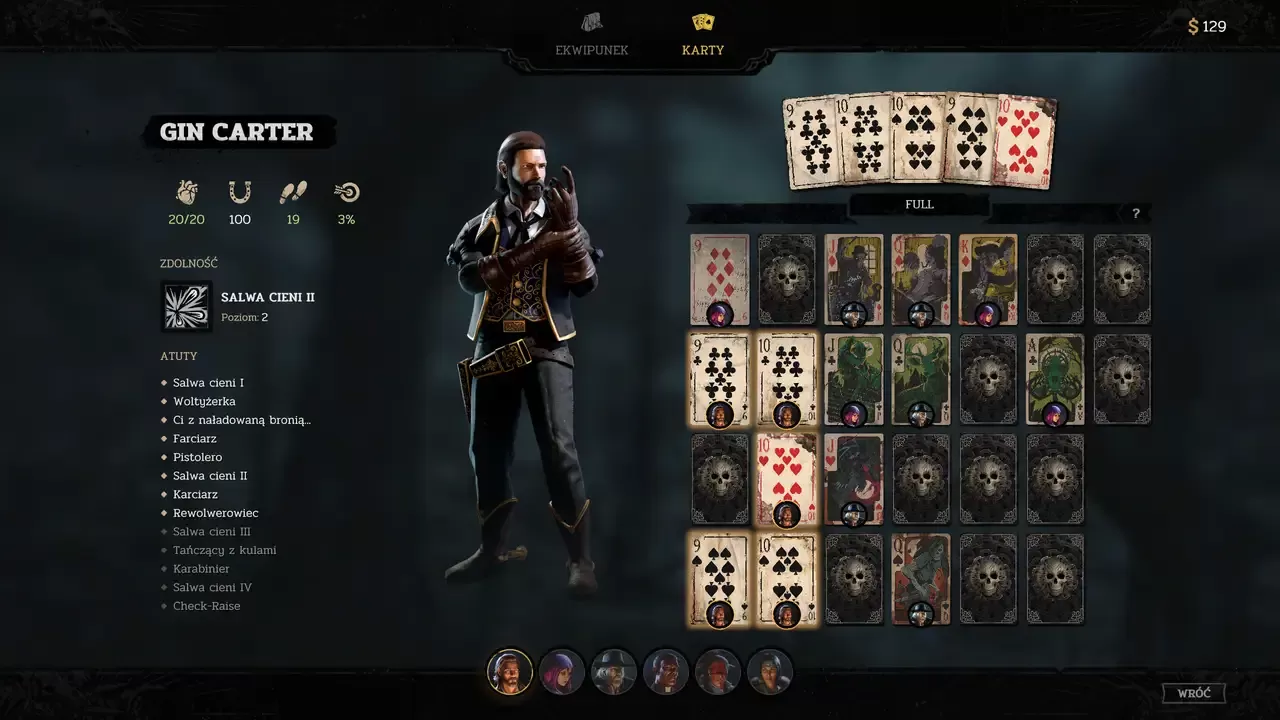Select the king of diamonds card

pyautogui.click(x=988, y=279)
